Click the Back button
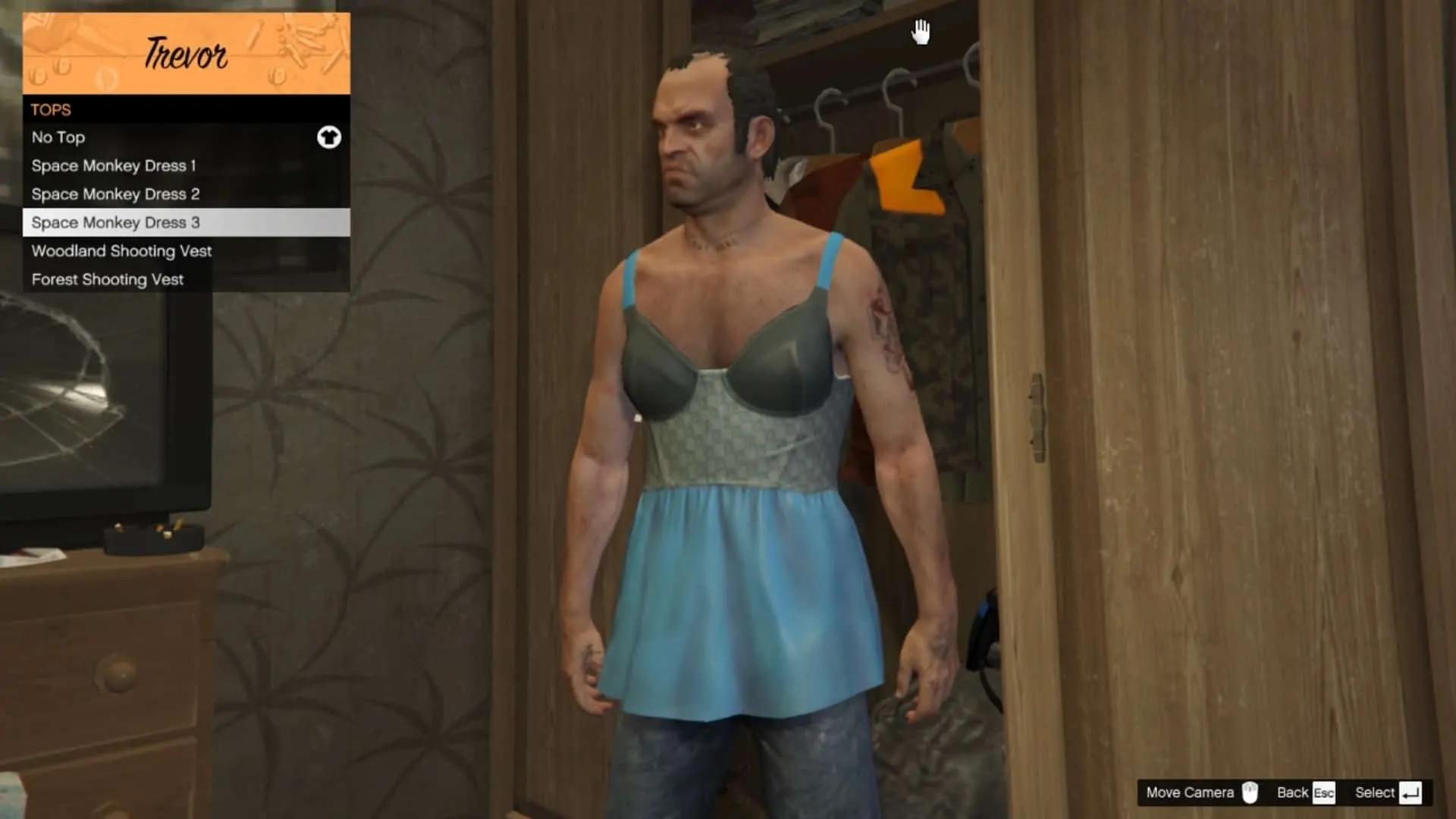This screenshot has height=819, width=1456. [1305, 792]
